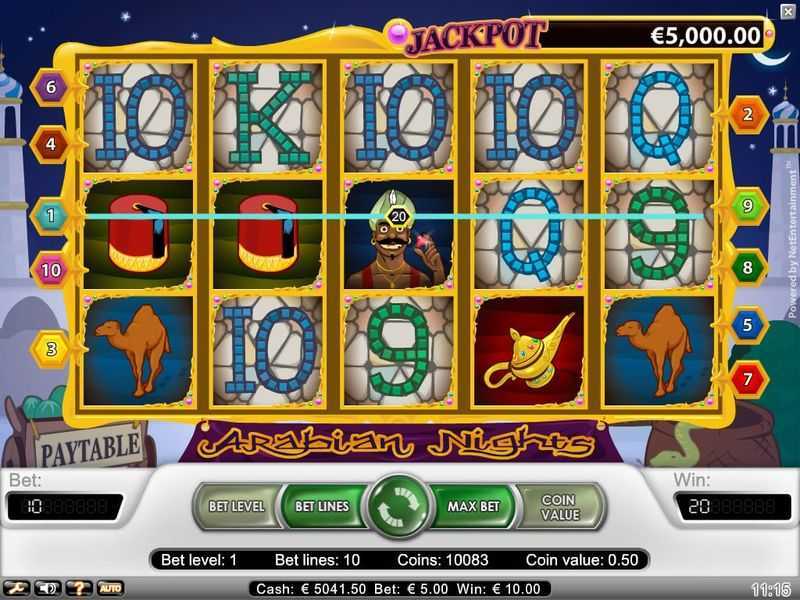This screenshot has height=600, width=800.
Task: Adjust the Coin Value
Action: coord(560,507)
